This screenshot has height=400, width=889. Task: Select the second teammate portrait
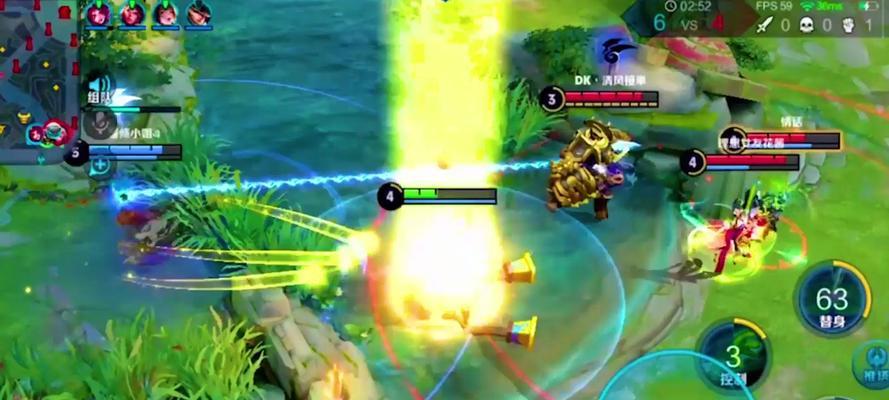(132, 13)
